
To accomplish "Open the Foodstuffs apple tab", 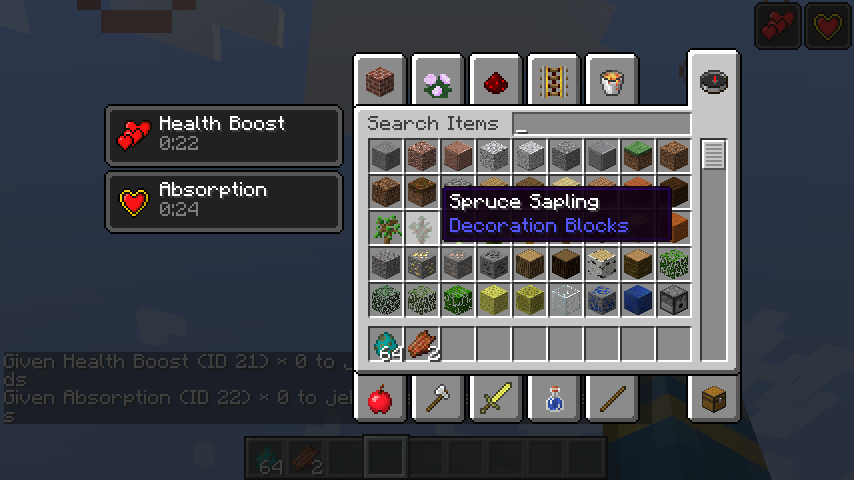I will [x=379, y=401].
